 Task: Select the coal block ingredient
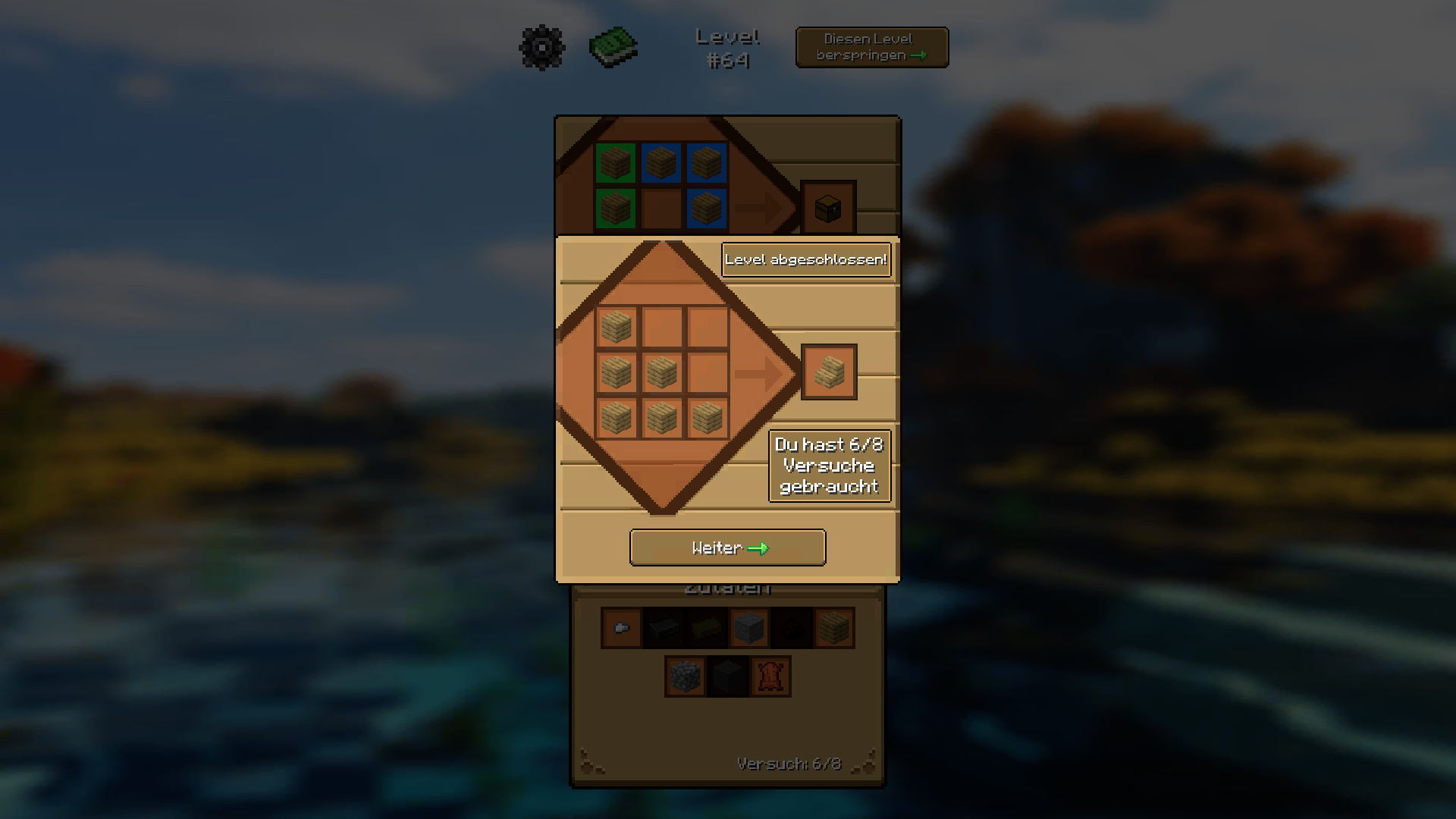pyautogui.click(x=729, y=676)
